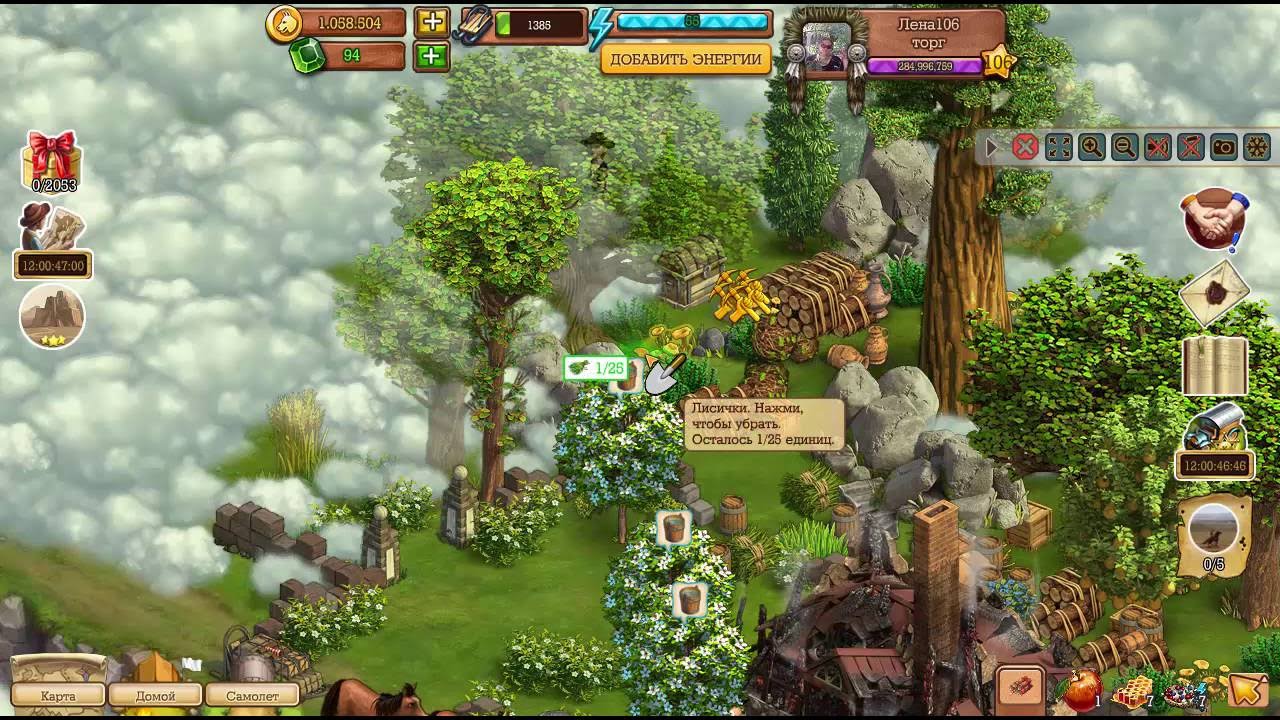
Task: Open the handshake friends icon
Action: 1215,218
